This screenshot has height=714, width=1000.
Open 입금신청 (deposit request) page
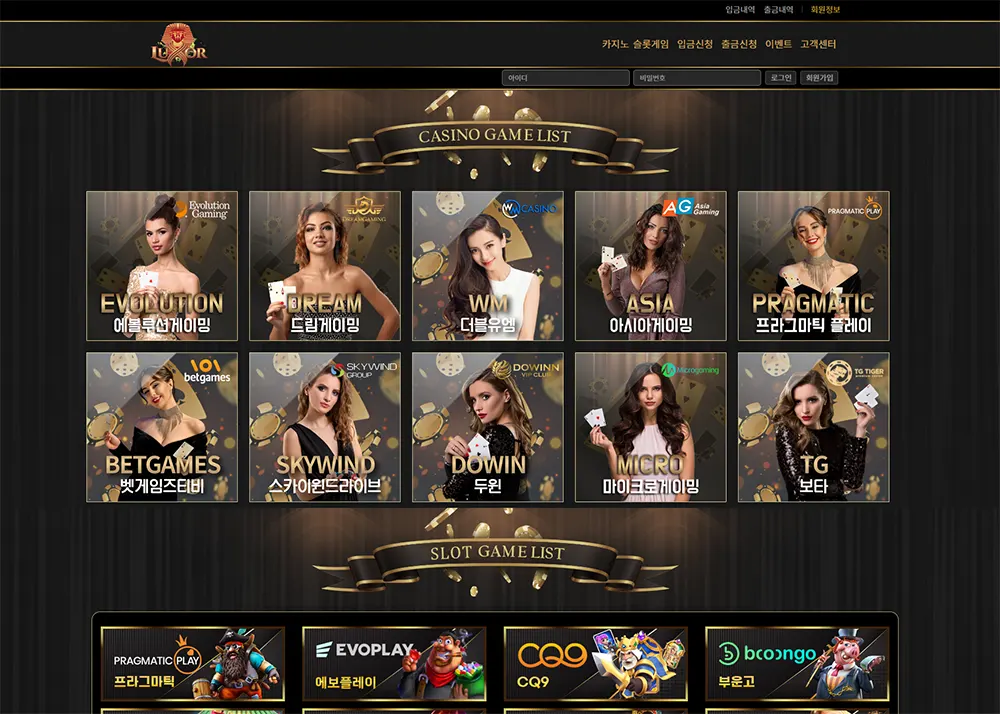[695, 45]
